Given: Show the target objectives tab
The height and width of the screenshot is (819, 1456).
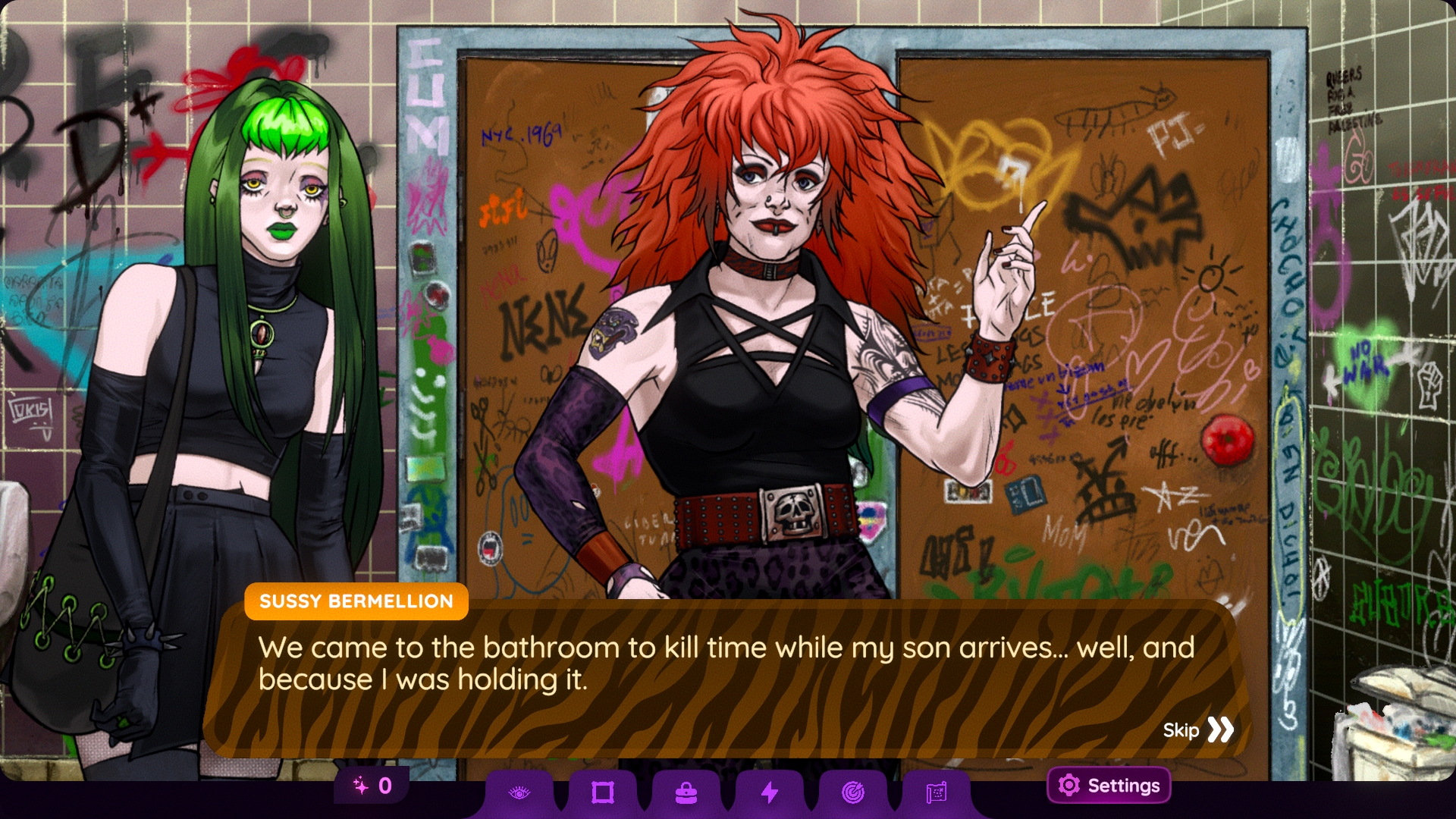Looking at the screenshot, I should 853,793.
